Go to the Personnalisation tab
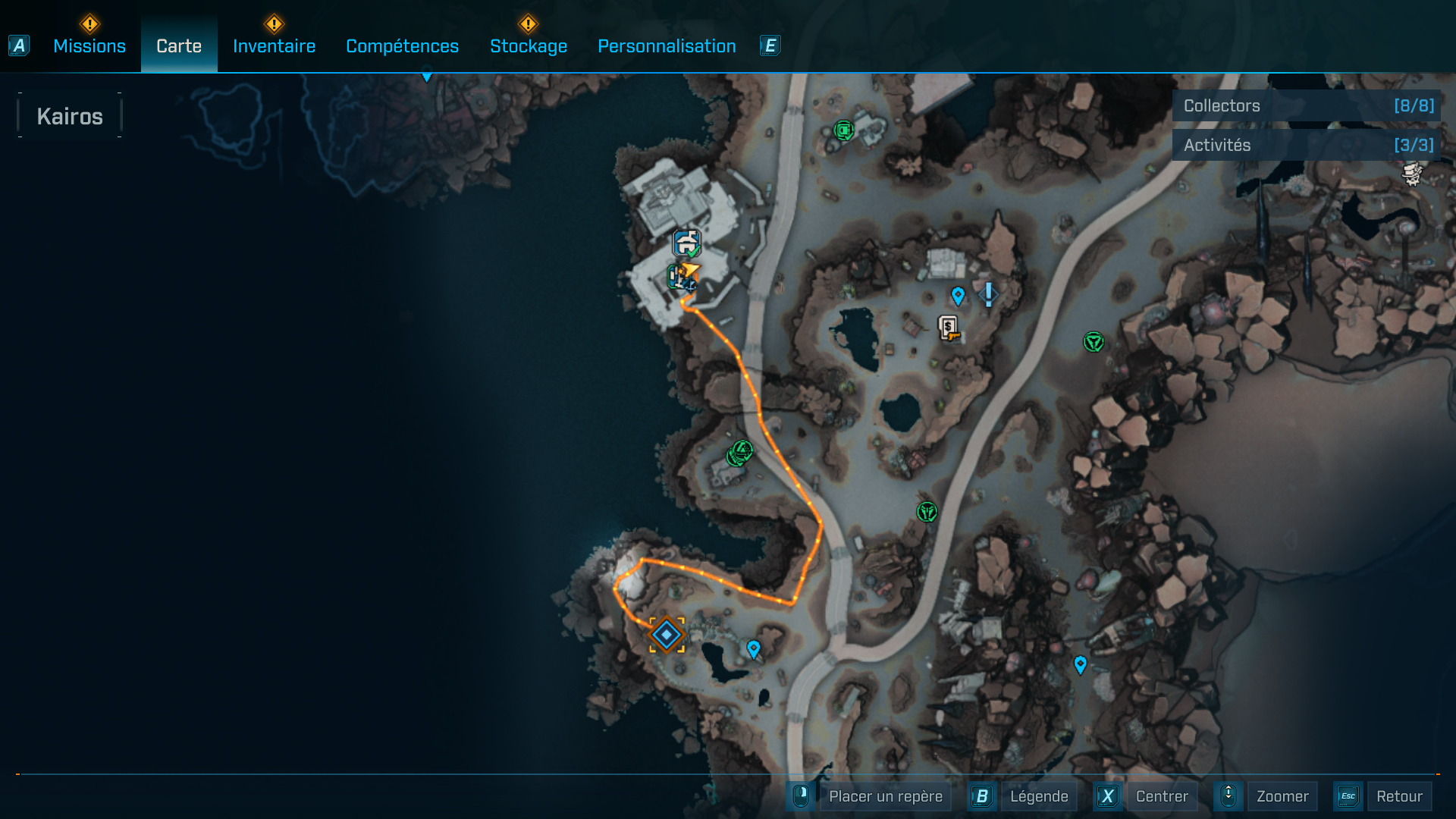1456x819 pixels. pyautogui.click(x=667, y=46)
